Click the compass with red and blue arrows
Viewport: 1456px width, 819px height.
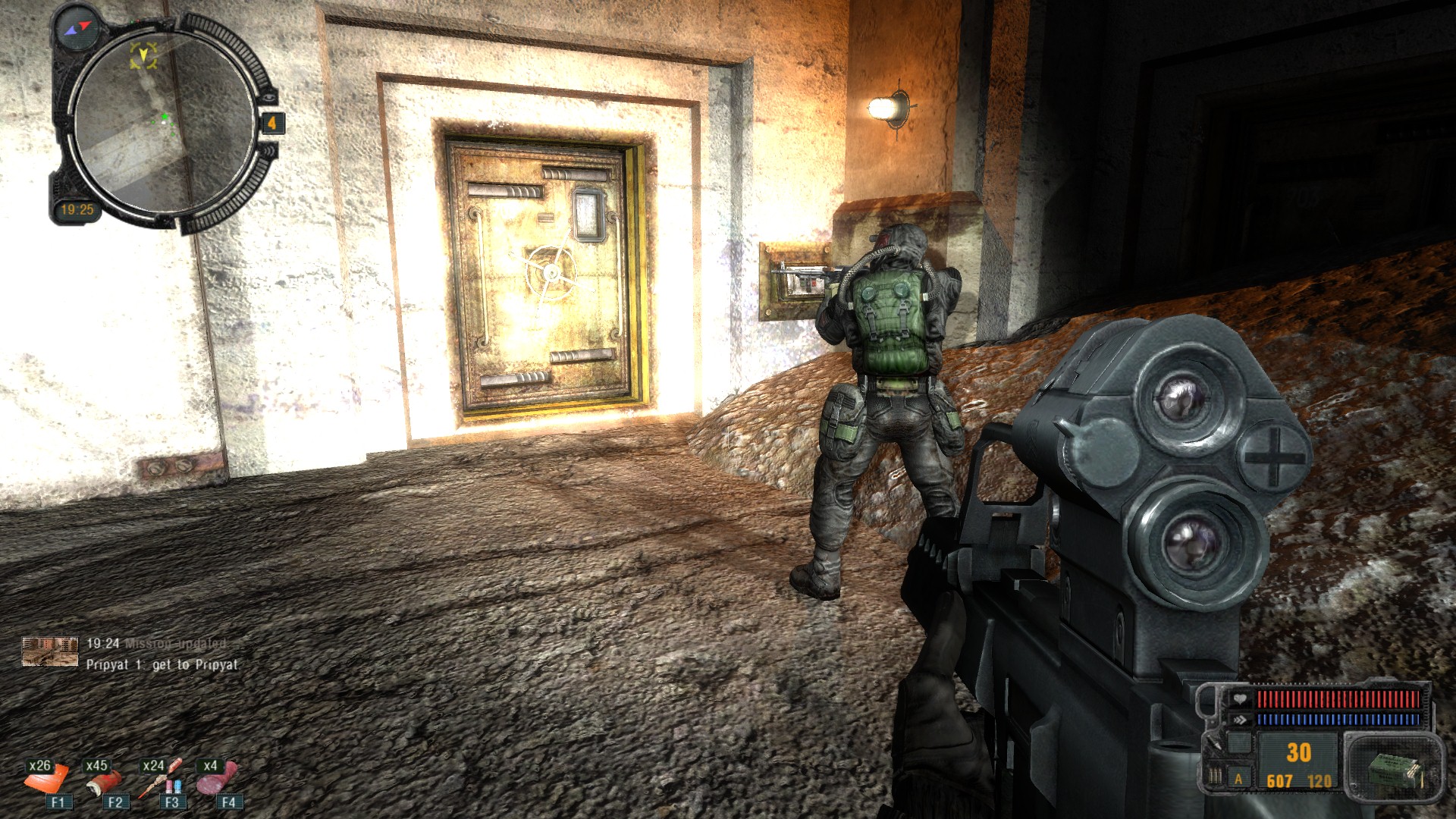[x=78, y=28]
